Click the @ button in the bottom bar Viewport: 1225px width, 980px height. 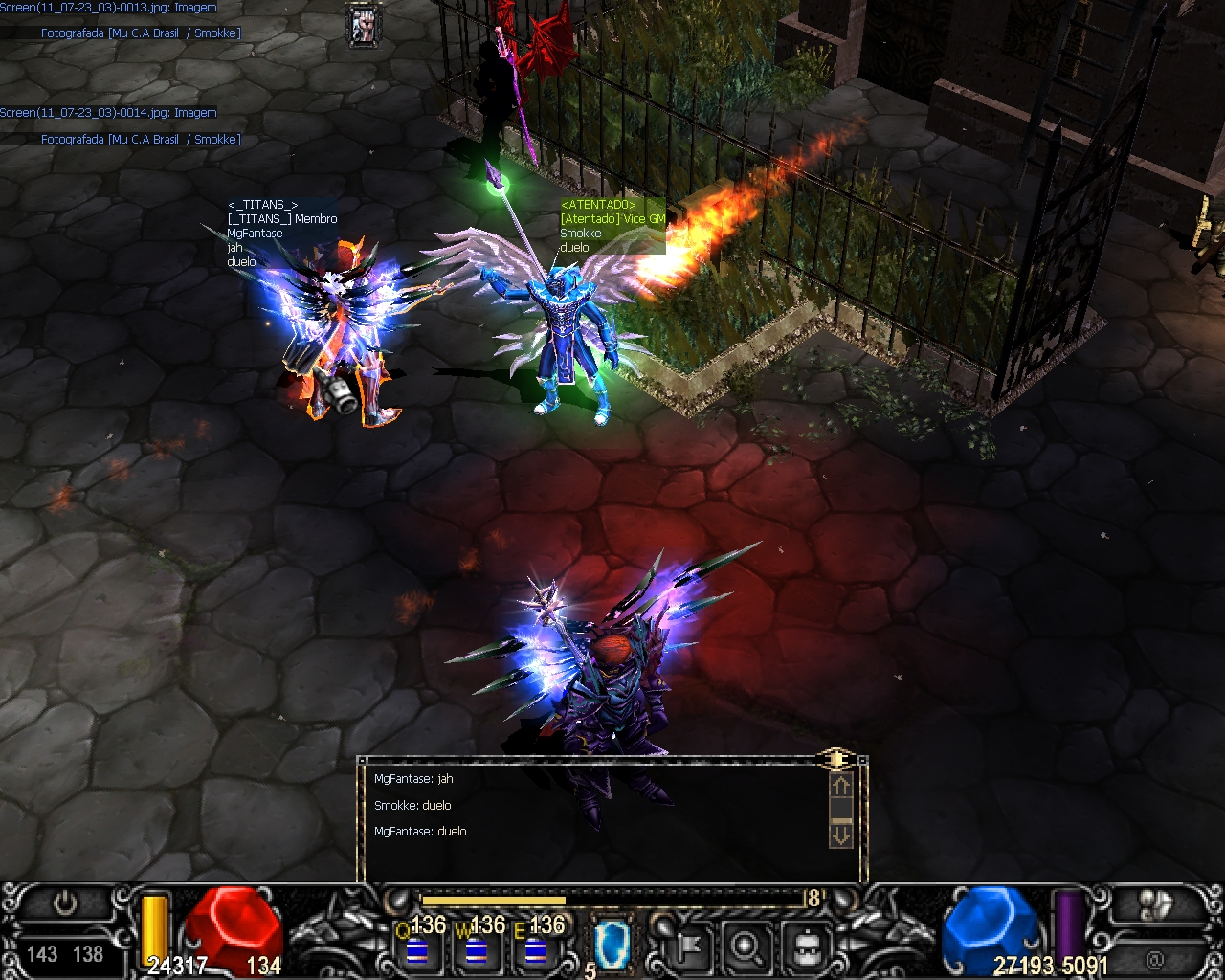[1153, 958]
